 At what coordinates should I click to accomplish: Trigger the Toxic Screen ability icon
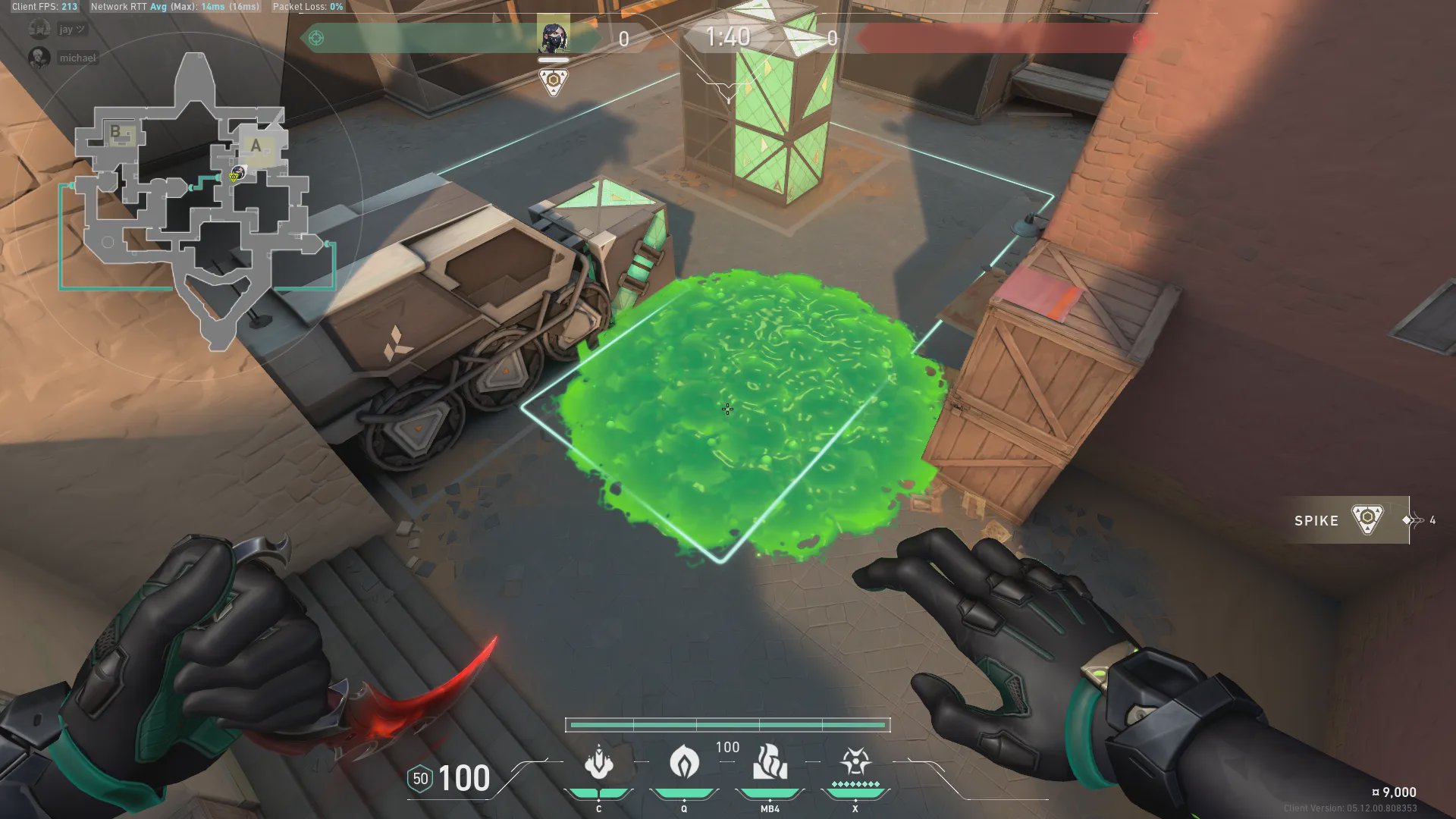tap(770, 762)
